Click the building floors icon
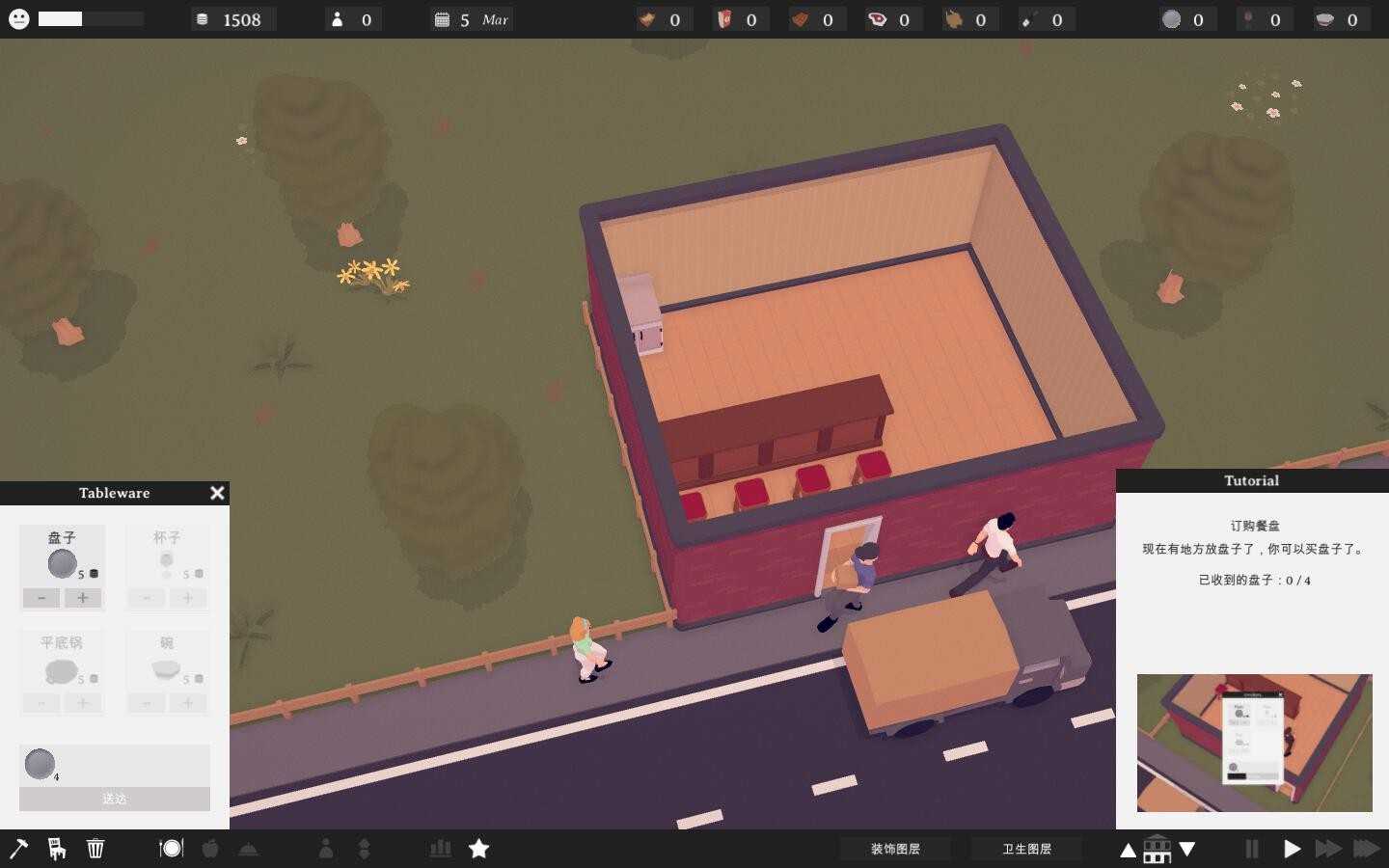Screen dimensions: 1389x868 [x=1157, y=849]
